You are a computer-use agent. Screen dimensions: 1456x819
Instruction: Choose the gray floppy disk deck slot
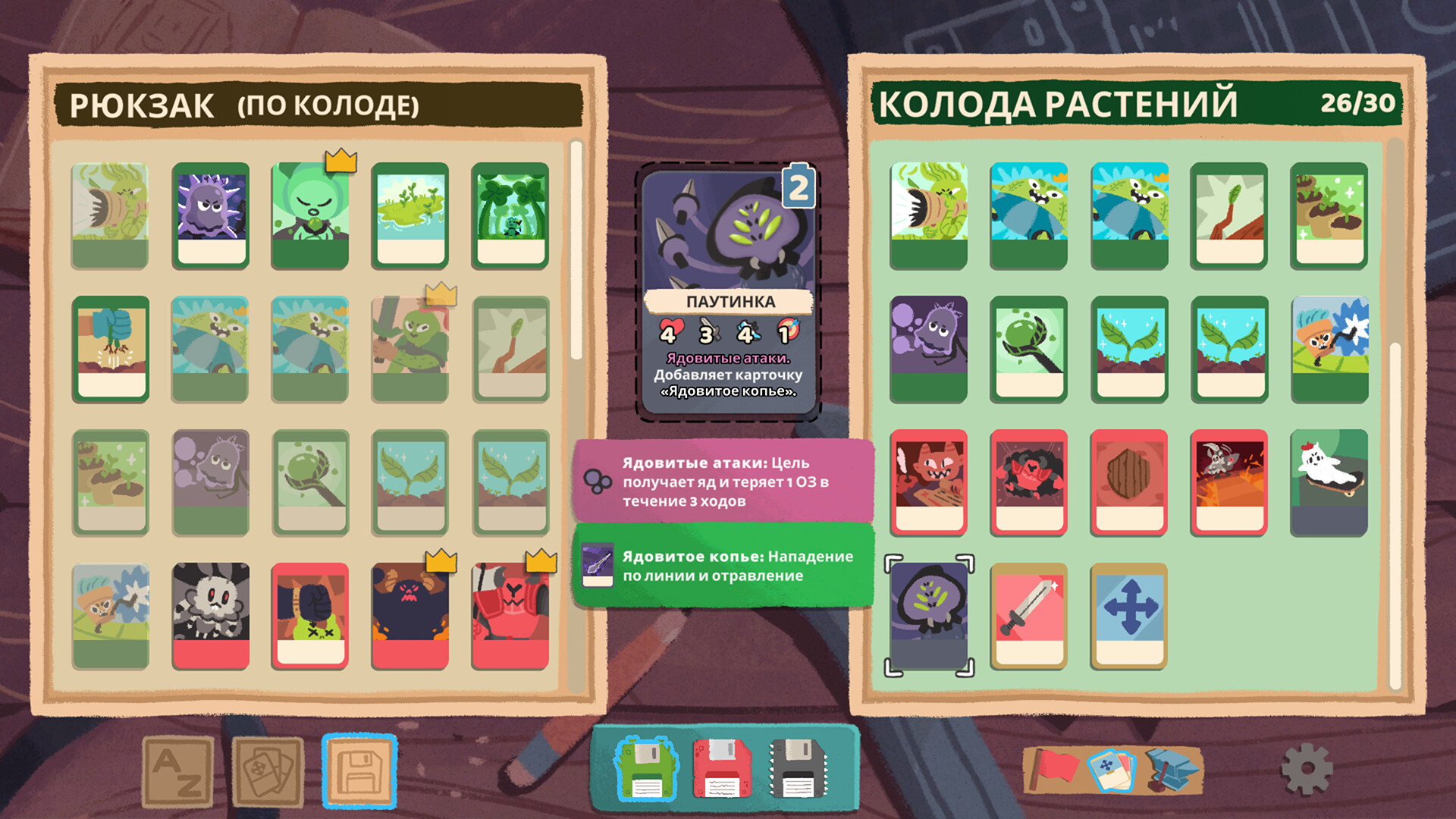(x=797, y=769)
